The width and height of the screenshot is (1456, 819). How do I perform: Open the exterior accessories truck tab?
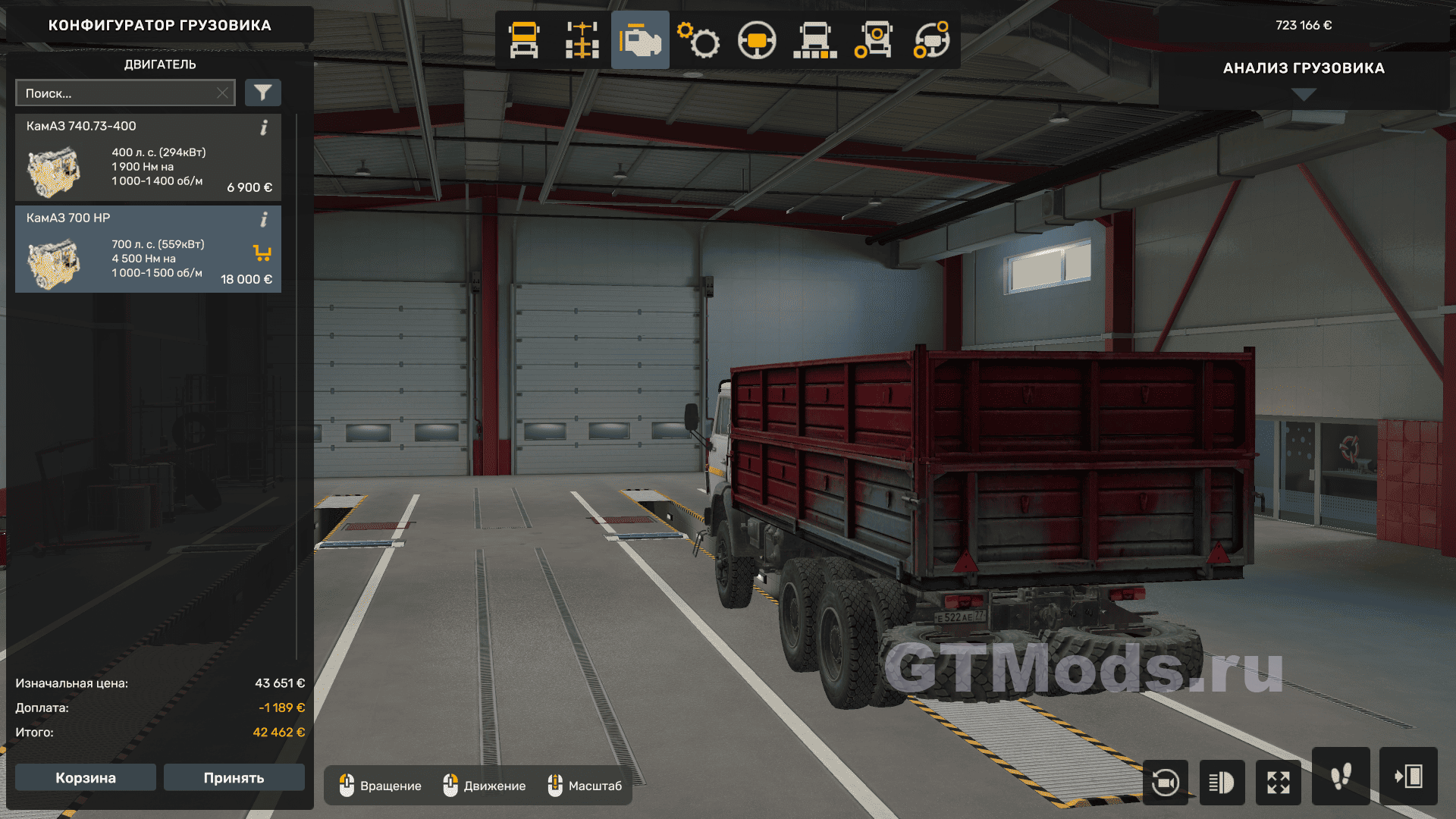[x=873, y=40]
